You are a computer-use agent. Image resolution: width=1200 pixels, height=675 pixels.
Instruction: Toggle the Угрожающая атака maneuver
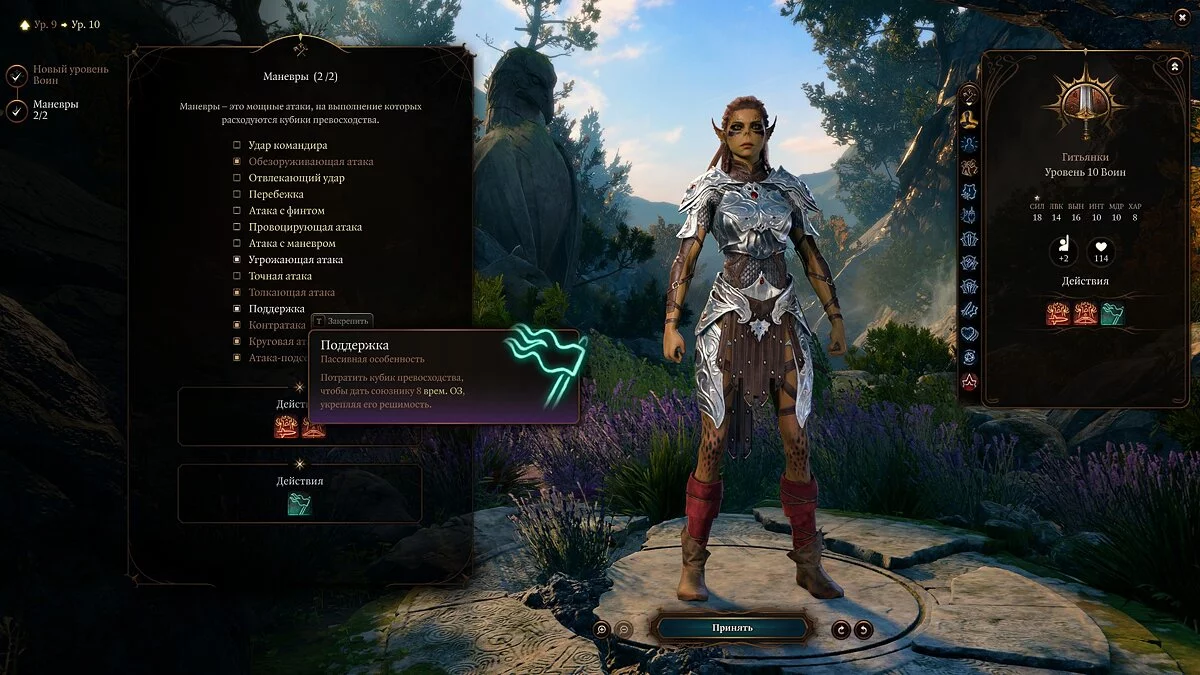(237, 260)
